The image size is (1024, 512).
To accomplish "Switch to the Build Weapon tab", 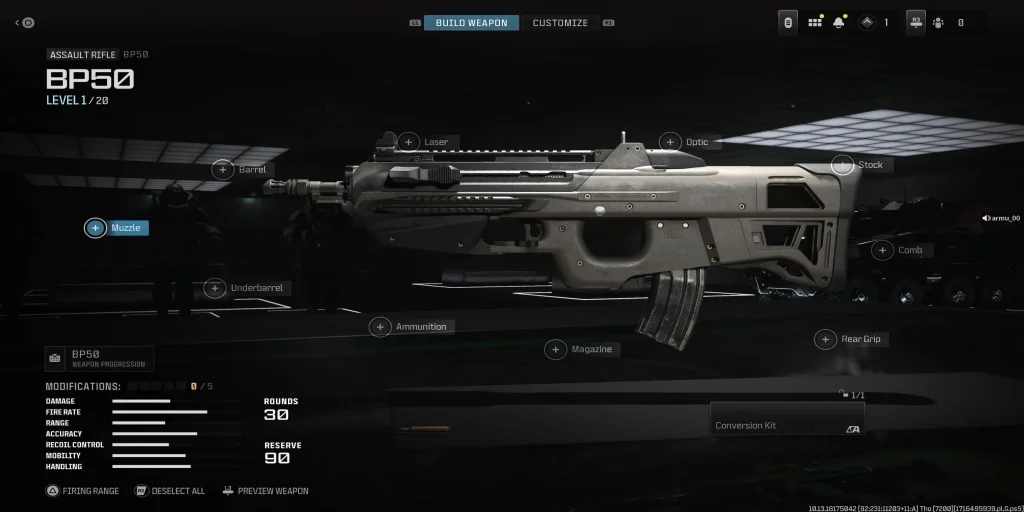I will [x=471, y=23].
